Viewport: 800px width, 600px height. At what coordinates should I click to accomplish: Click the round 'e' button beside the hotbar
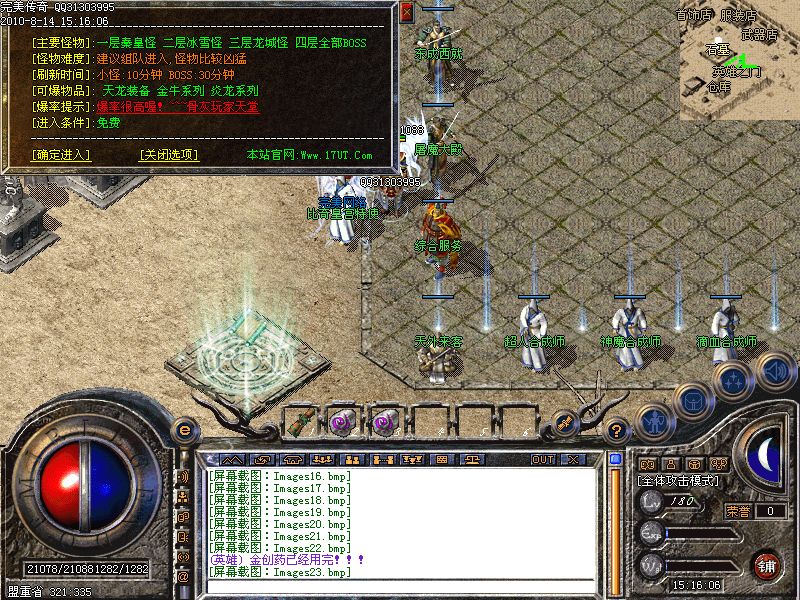pyautogui.click(x=184, y=430)
